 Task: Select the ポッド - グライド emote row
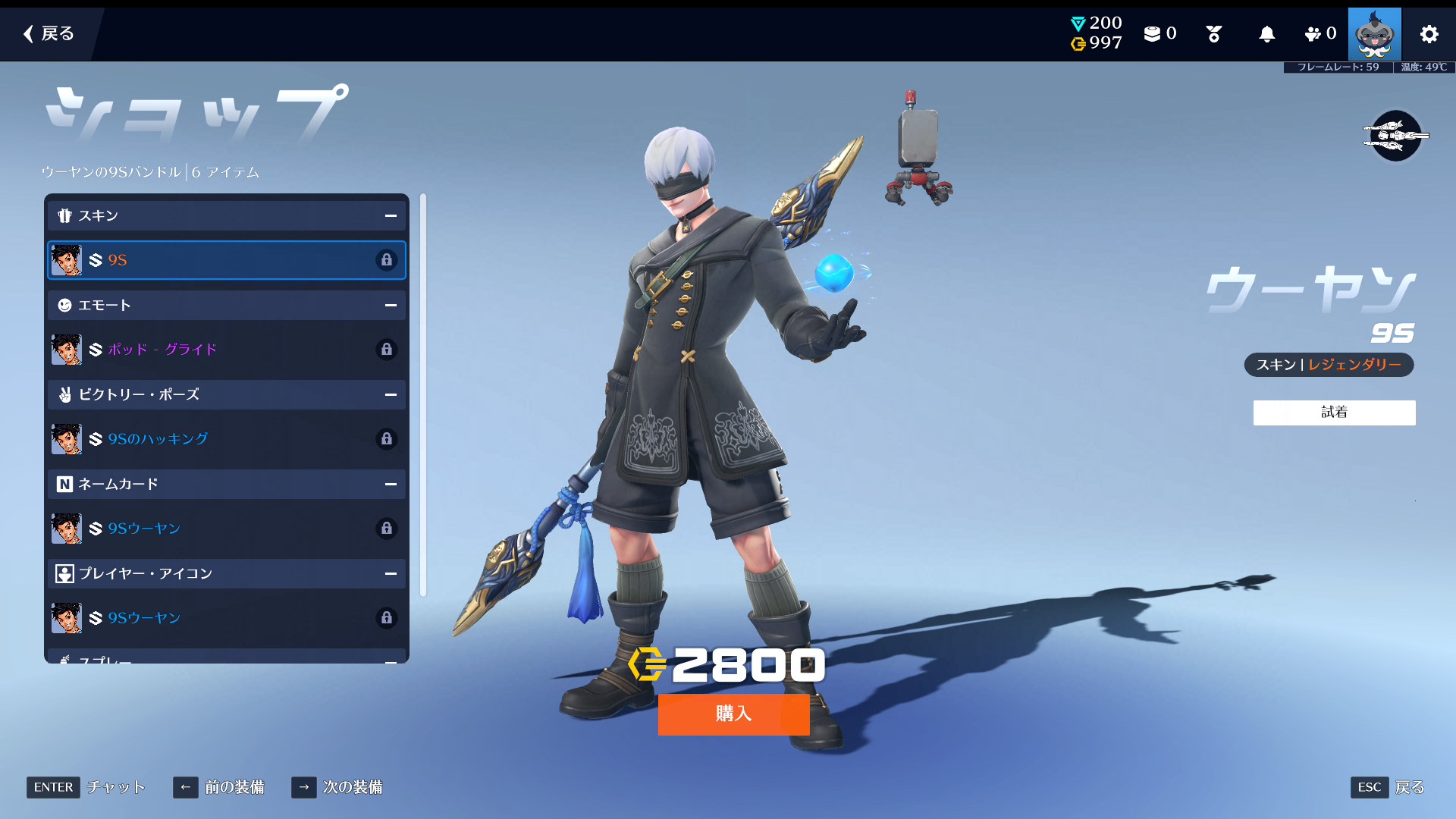pyautogui.click(x=226, y=350)
